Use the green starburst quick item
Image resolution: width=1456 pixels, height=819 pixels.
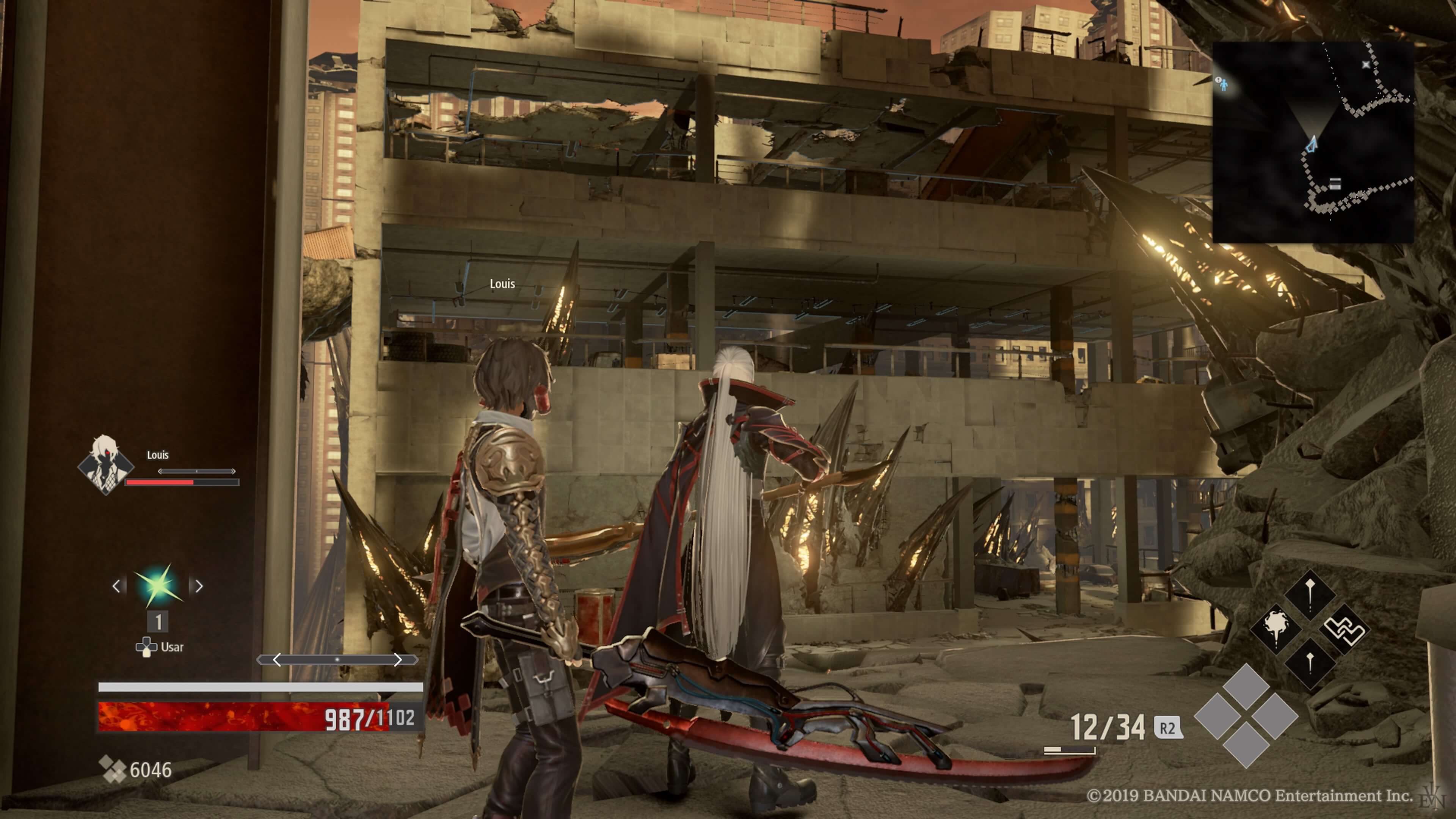point(158,585)
